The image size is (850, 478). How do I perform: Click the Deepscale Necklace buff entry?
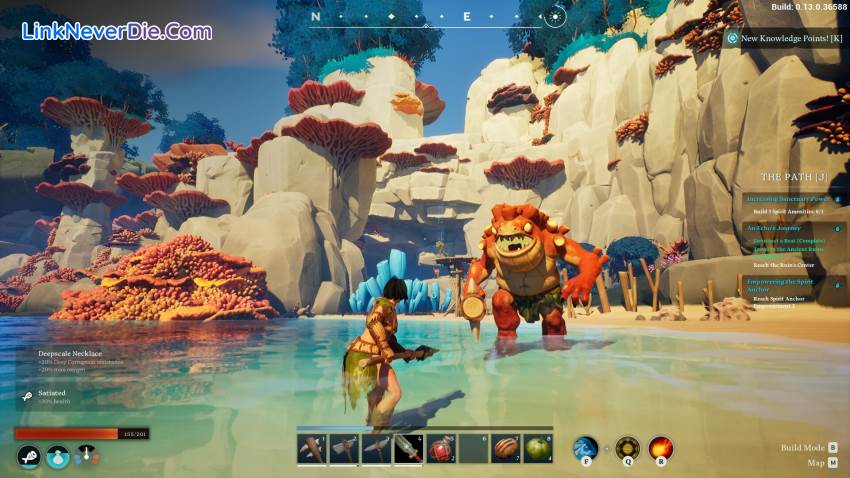tap(70, 354)
